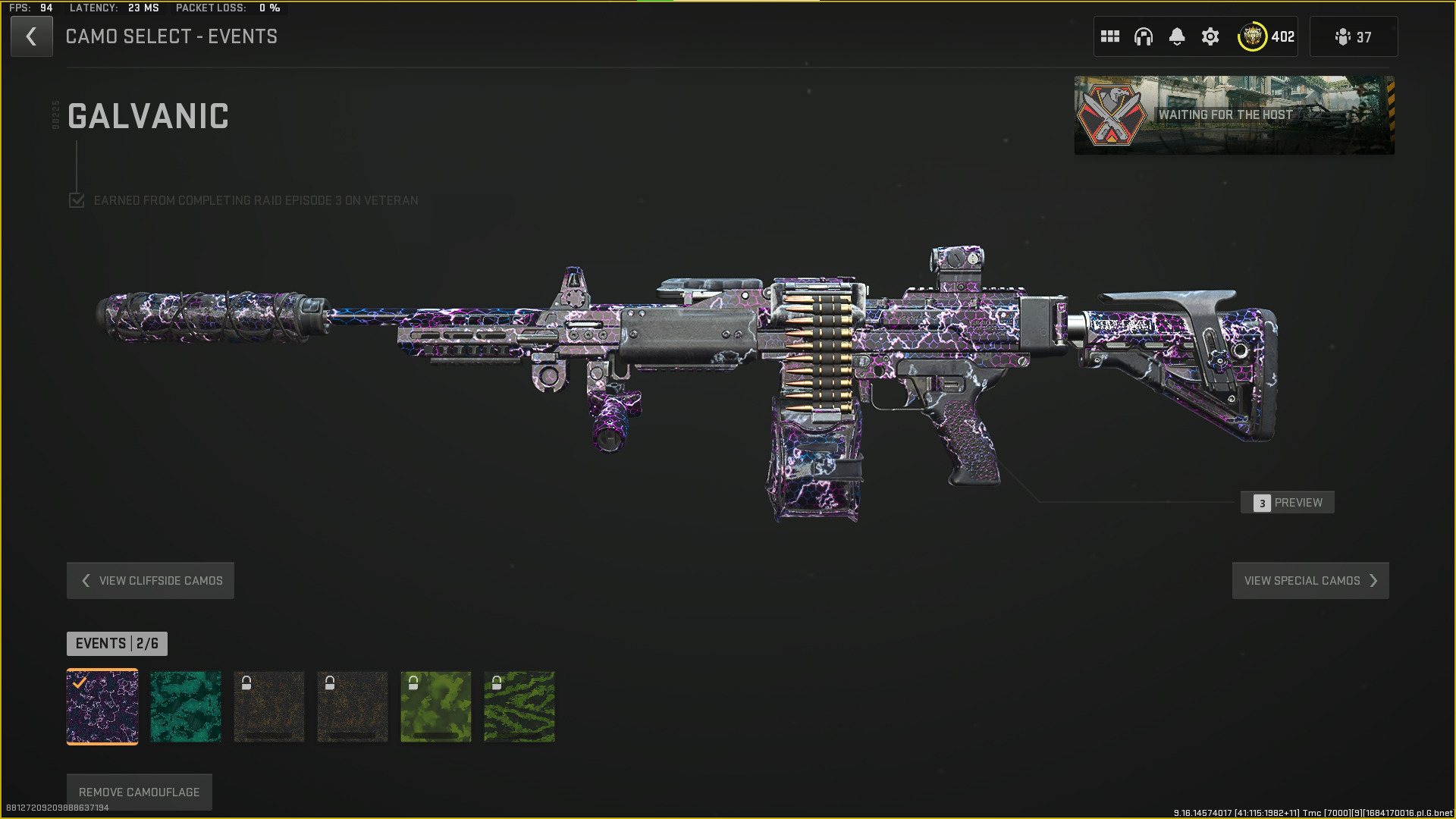
Task: Go back using the arrow button
Action: [x=31, y=36]
